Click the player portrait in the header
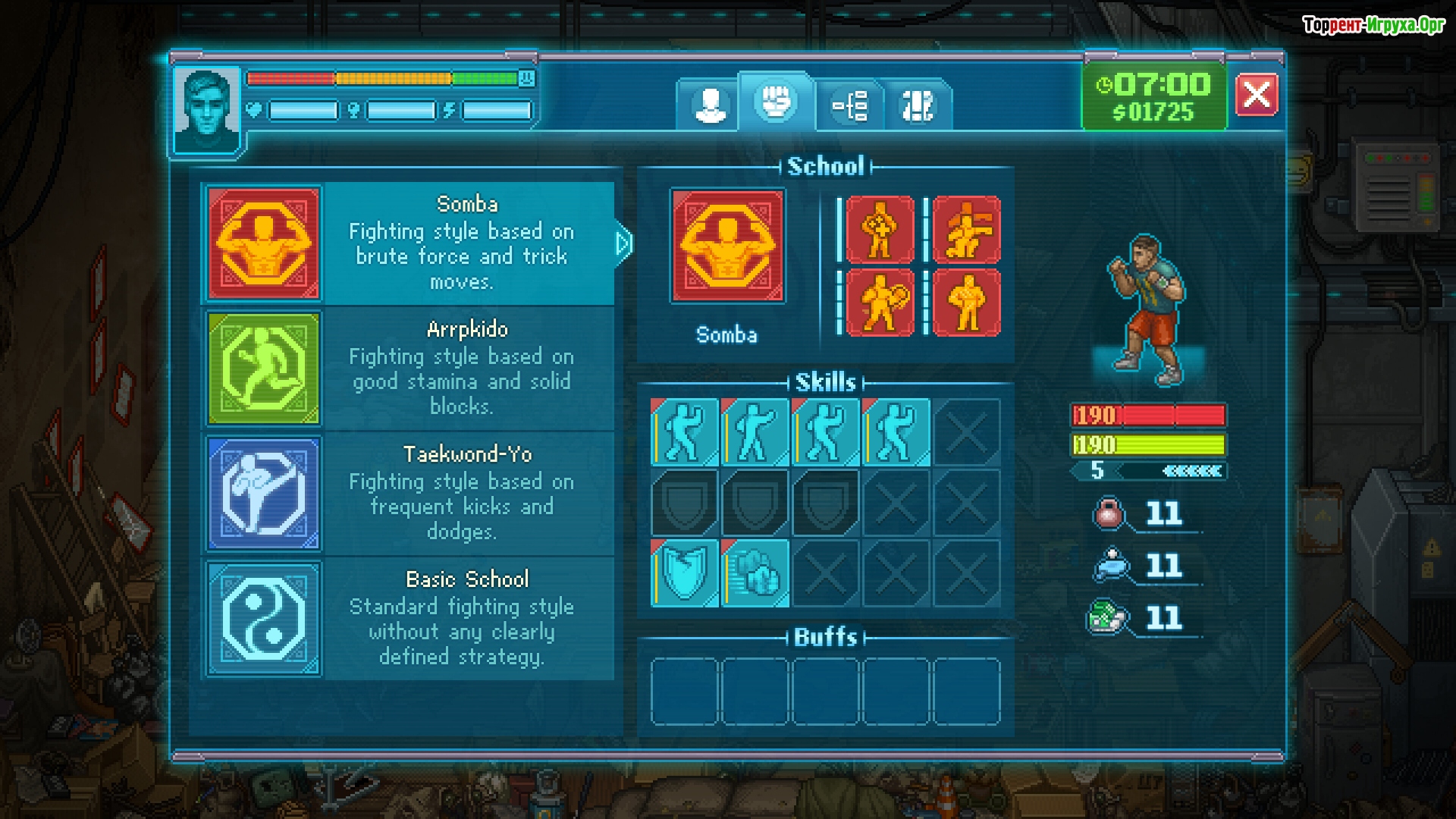Image resolution: width=1456 pixels, height=819 pixels. [x=206, y=110]
